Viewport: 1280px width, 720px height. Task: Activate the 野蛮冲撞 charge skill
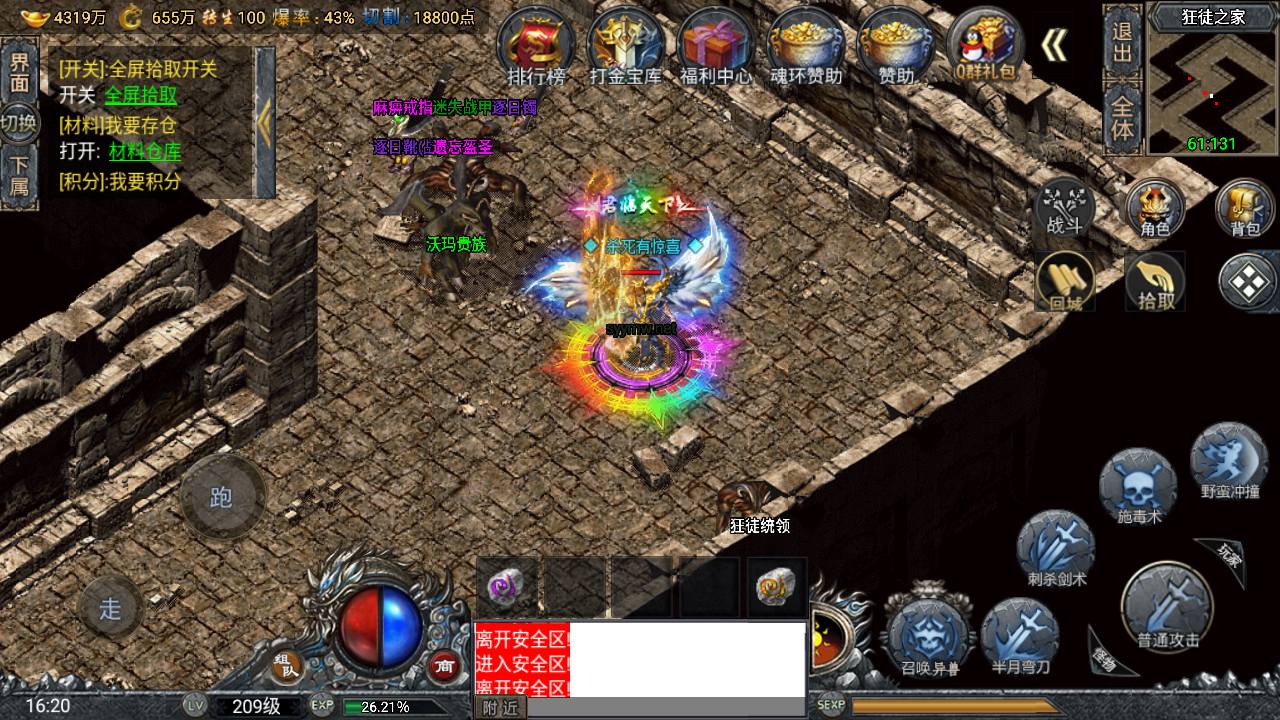pyautogui.click(x=1229, y=462)
